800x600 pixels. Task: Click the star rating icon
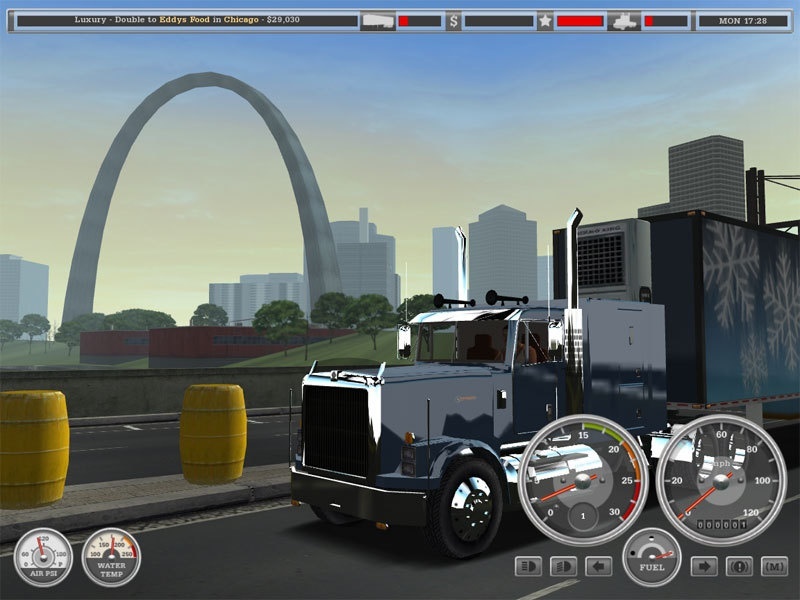(545, 20)
